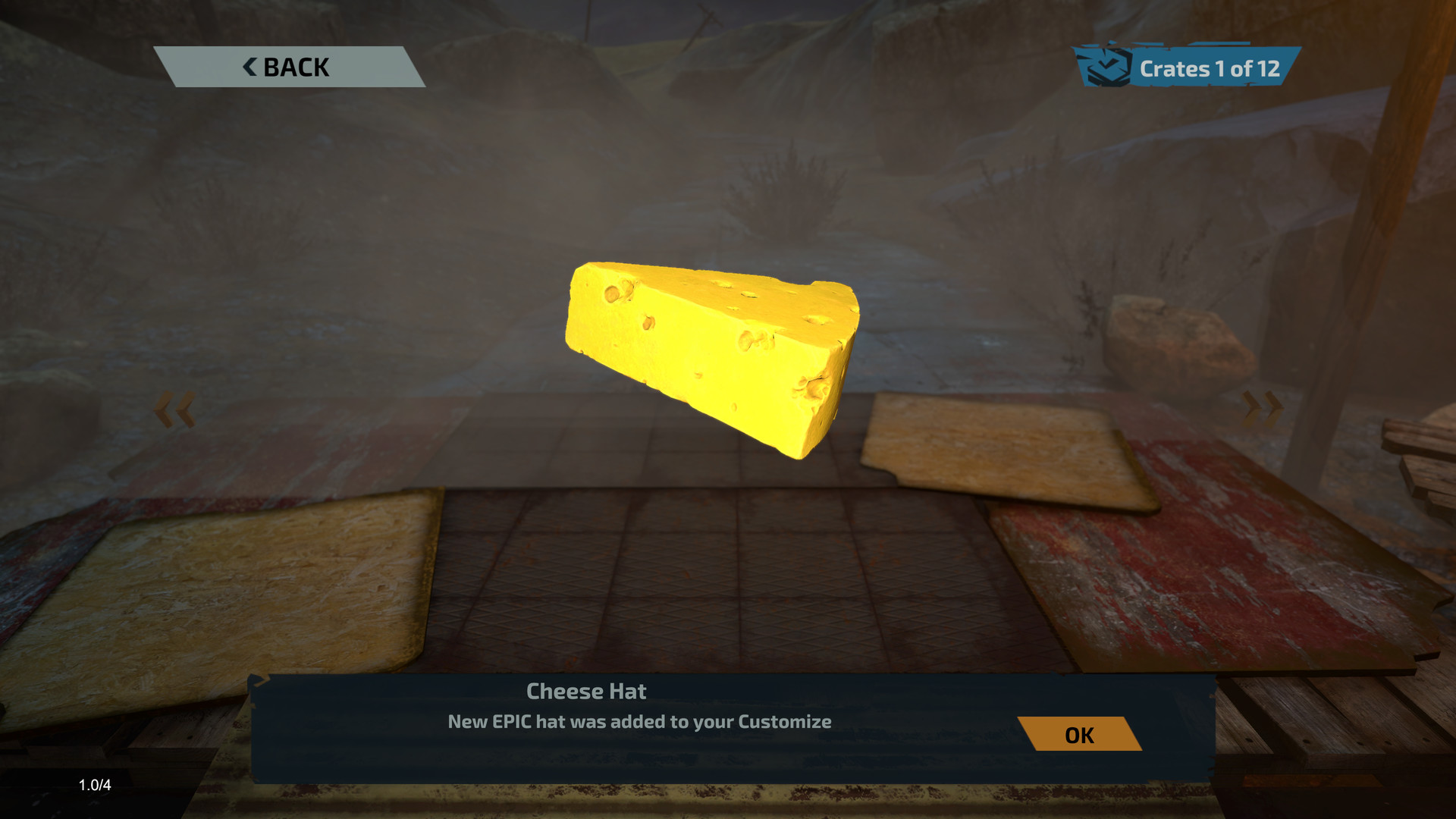Click the right double-chevron arrow
The height and width of the screenshot is (819, 1456).
pos(1262,409)
